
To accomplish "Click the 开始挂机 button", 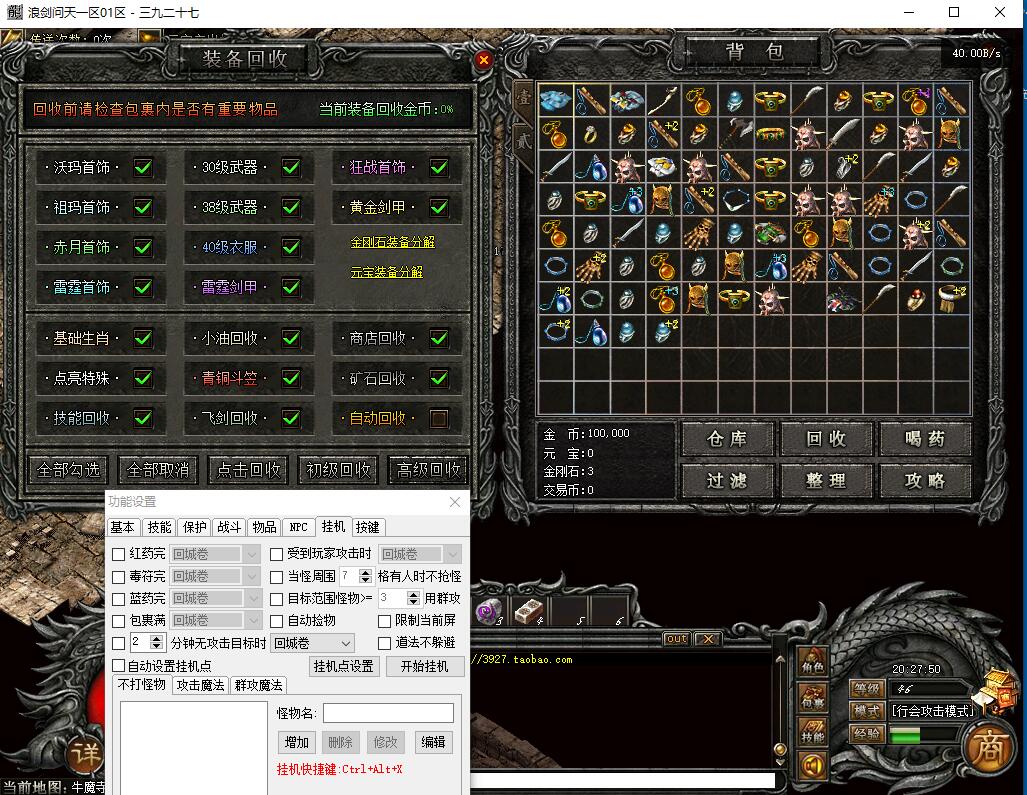I will [425, 666].
